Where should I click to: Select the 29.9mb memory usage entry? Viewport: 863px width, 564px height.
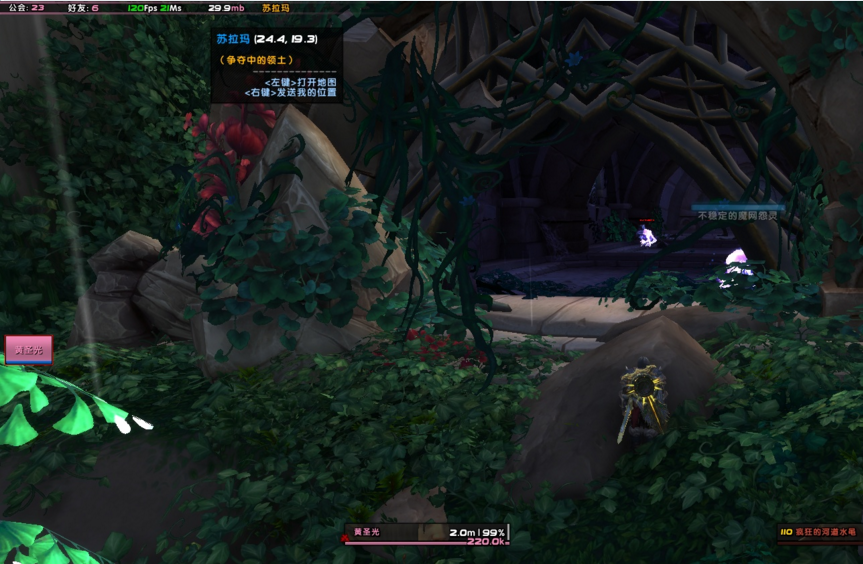click(x=225, y=7)
